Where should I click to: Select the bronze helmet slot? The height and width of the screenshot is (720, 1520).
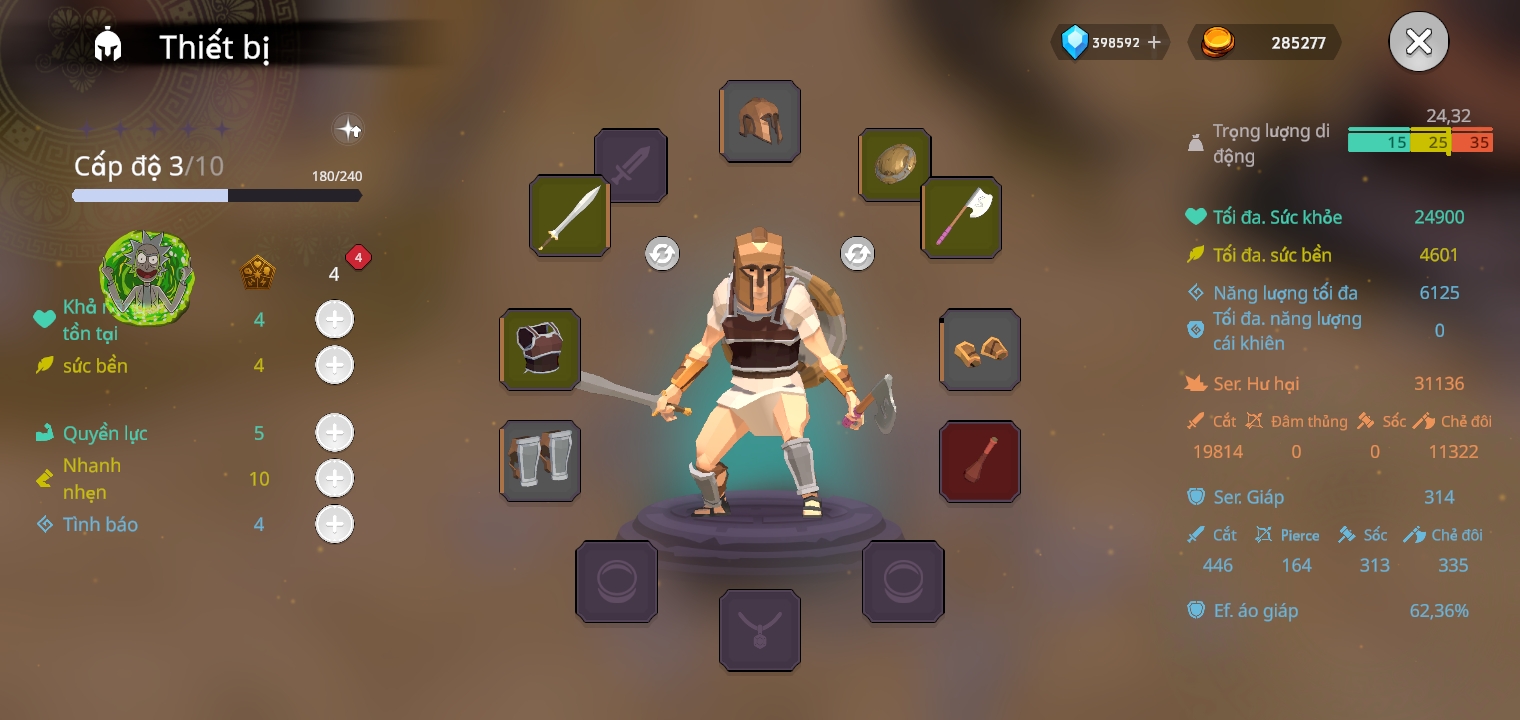coord(760,121)
